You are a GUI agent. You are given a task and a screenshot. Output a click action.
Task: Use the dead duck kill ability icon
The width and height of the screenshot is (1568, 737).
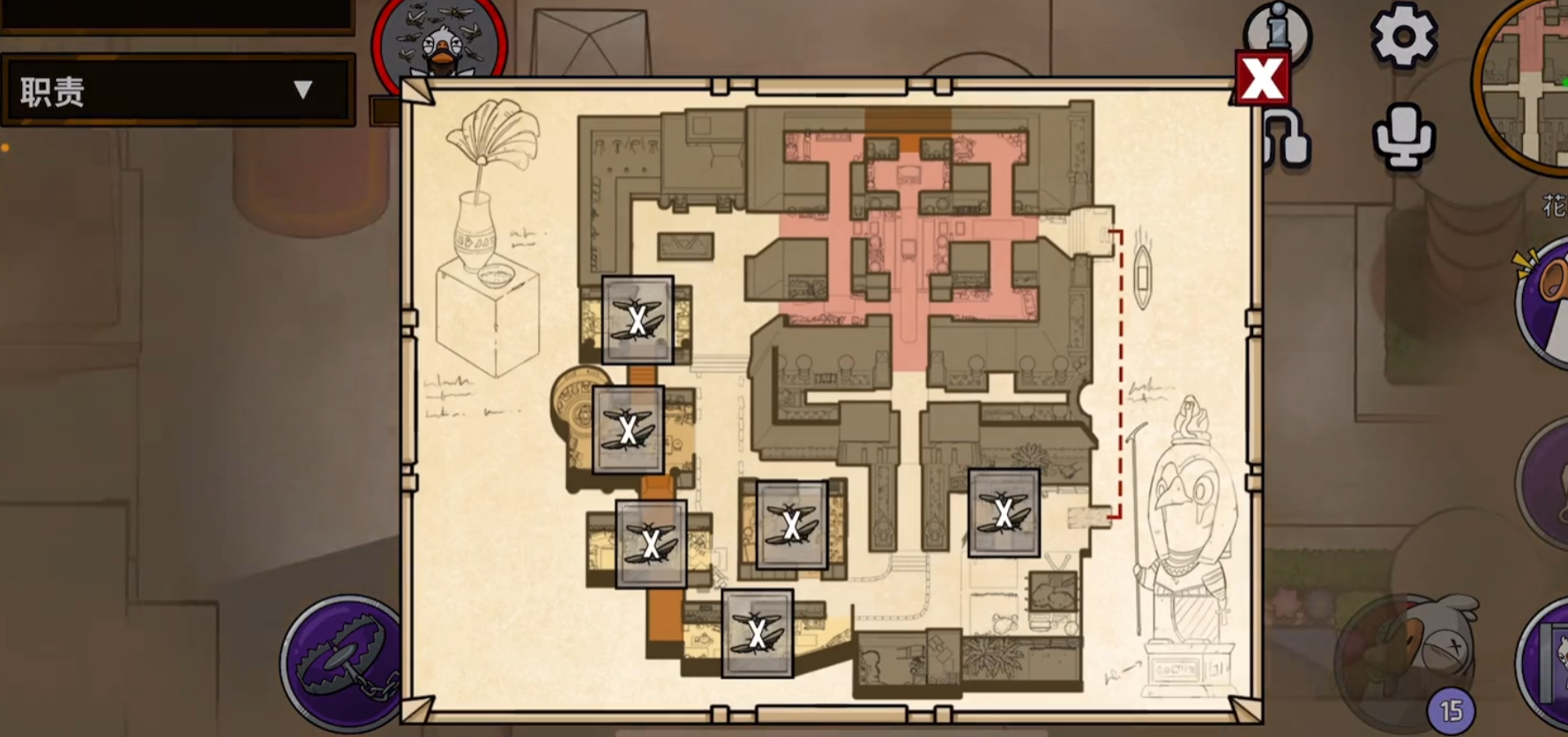click(x=1402, y=657)
